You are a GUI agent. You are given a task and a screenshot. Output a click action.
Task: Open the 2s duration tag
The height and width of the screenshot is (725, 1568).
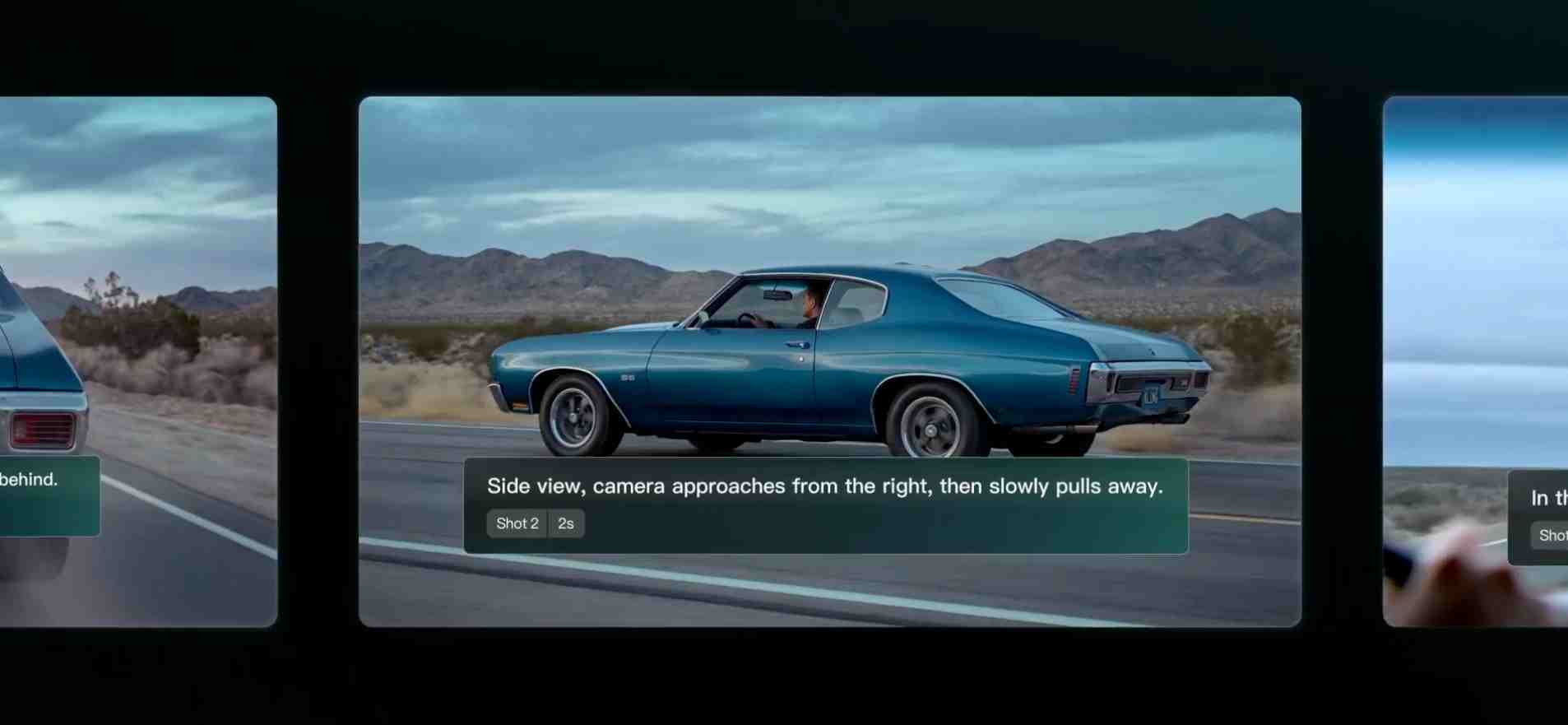(566, 523)
